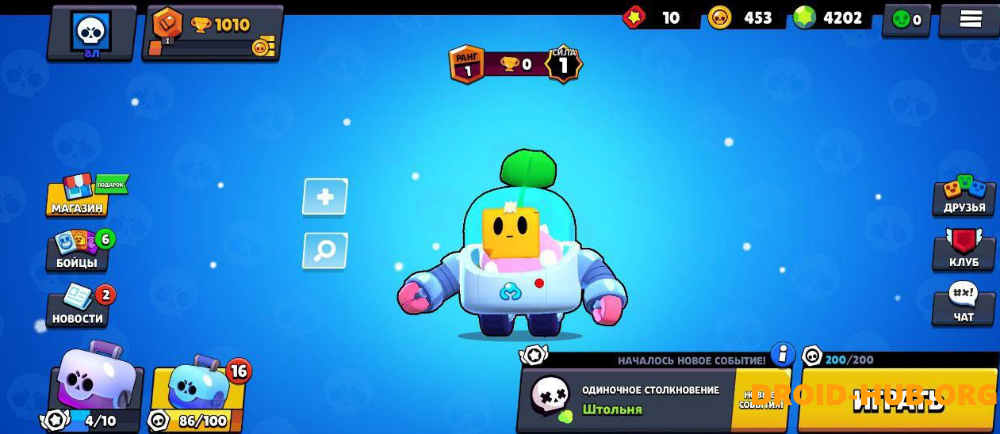Viewport: 1000px width, 434px height.
Task: Open the Чат chat window
Action: 964,304
